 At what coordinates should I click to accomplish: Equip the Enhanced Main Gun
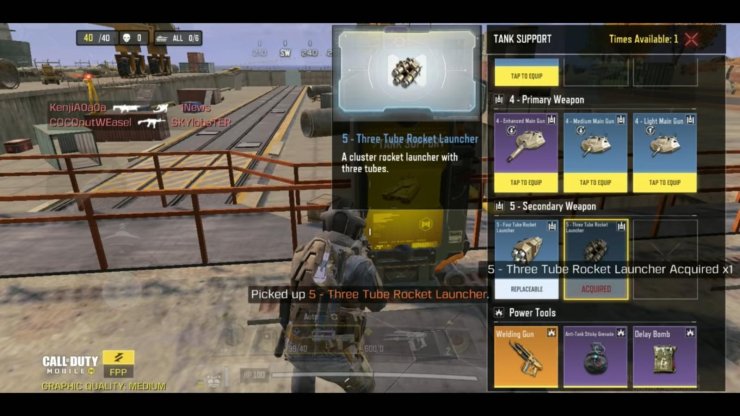[527, 182]
